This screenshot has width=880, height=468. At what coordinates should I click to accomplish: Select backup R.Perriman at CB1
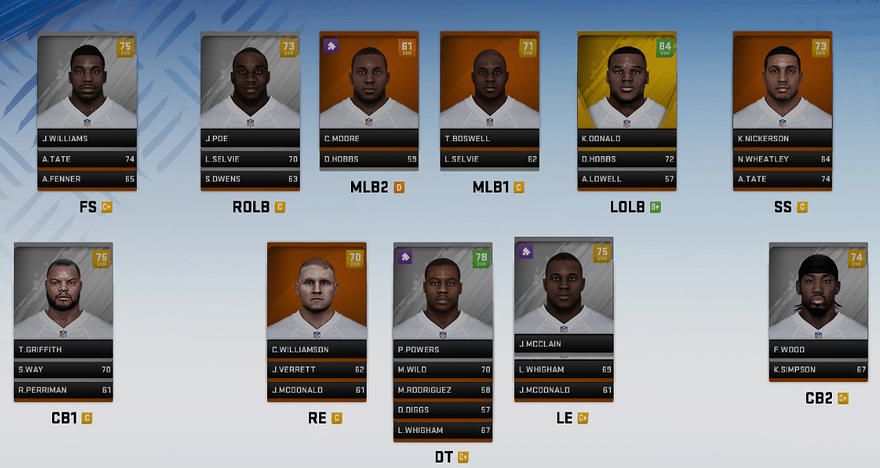63,390
